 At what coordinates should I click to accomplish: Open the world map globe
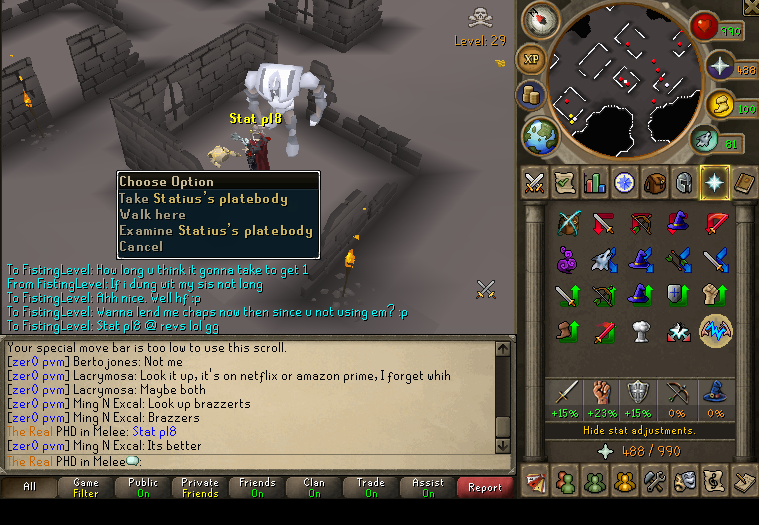(538, 134)
